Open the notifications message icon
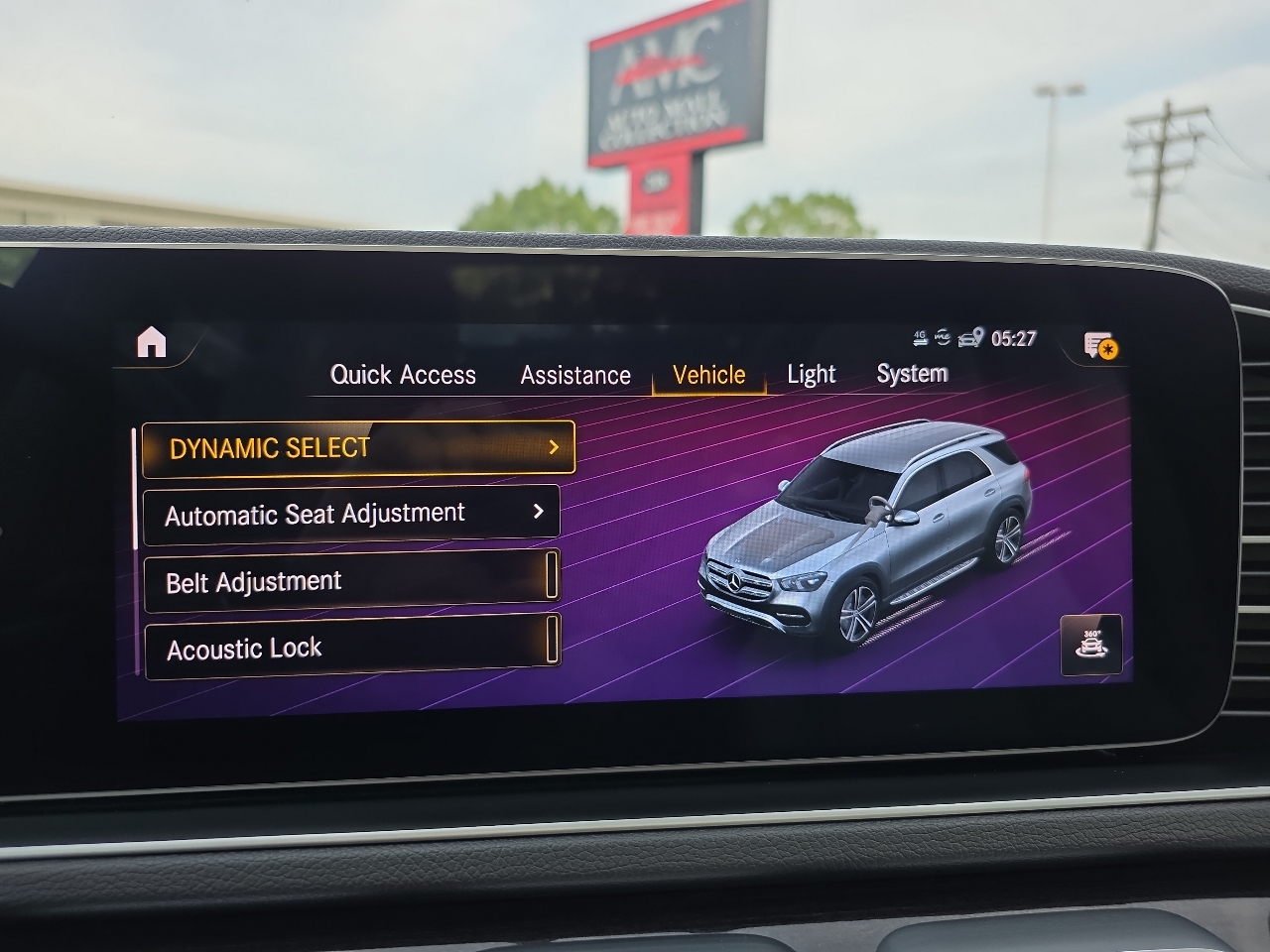 pyautogui.click(x=1099, y=346)
